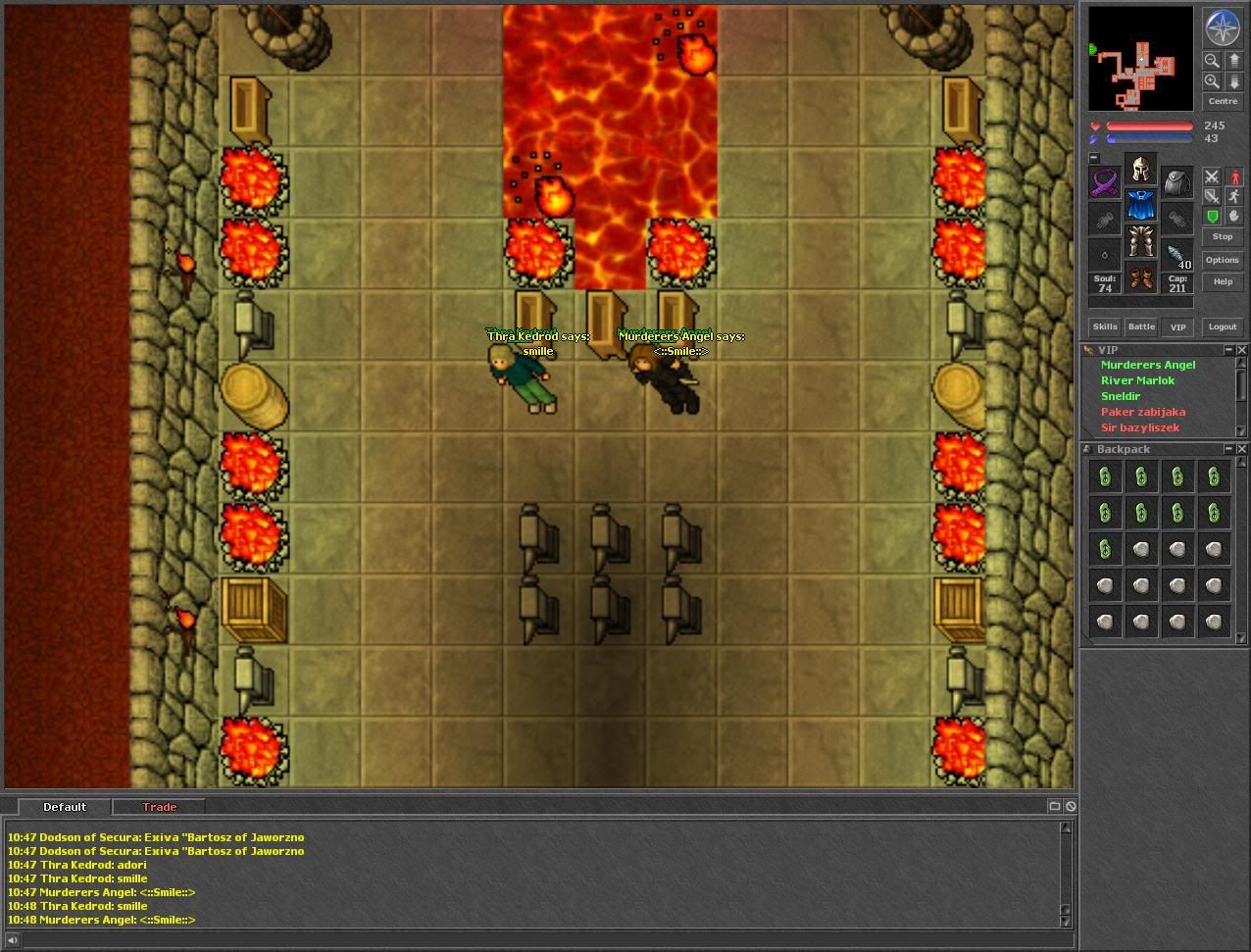Select Murderers Angel in the VIP list

[x=1147, y=365]
